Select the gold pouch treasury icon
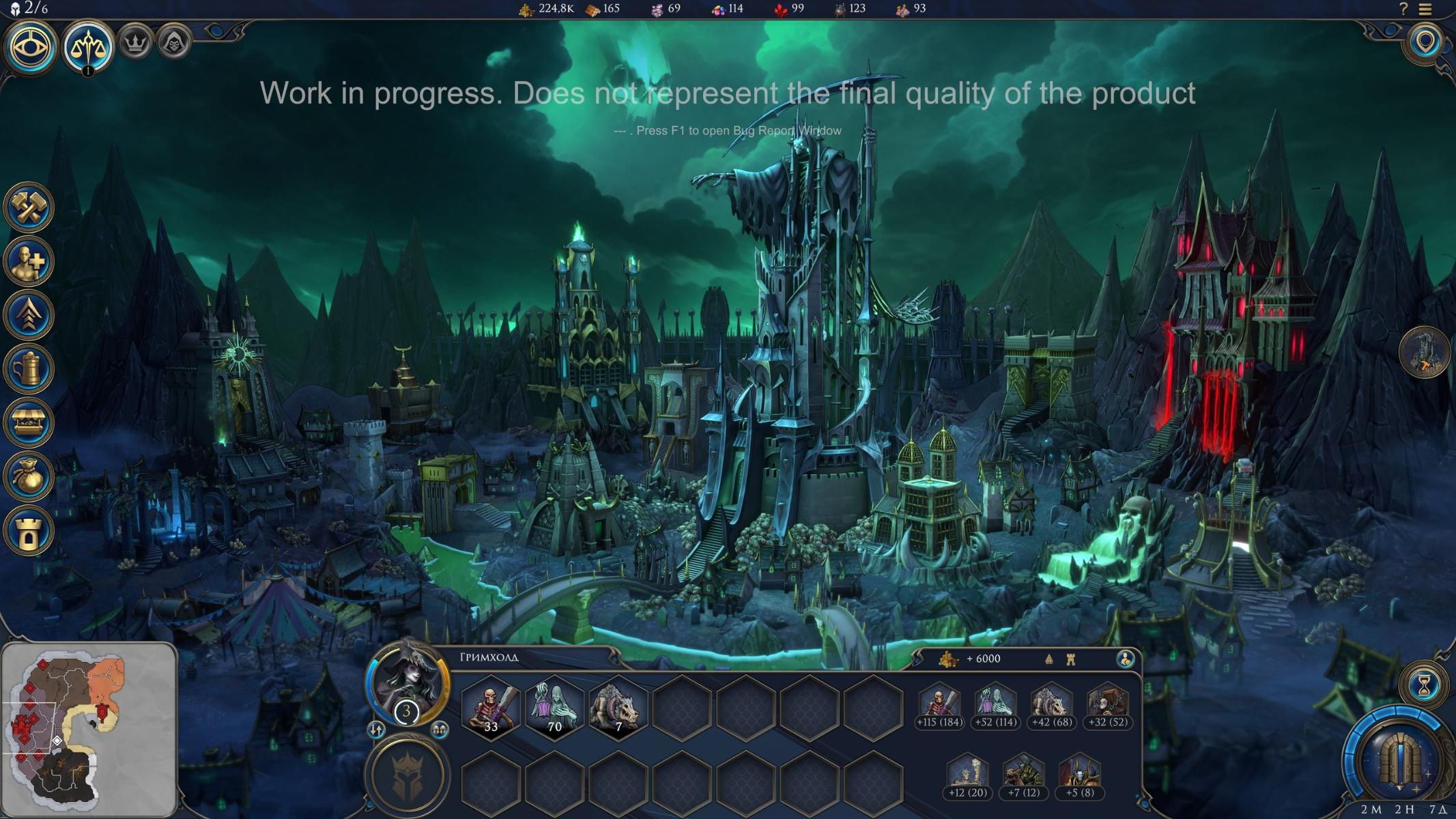This screenshot has width=1456, height=819. pyautogui.click(x=29, y=476)
